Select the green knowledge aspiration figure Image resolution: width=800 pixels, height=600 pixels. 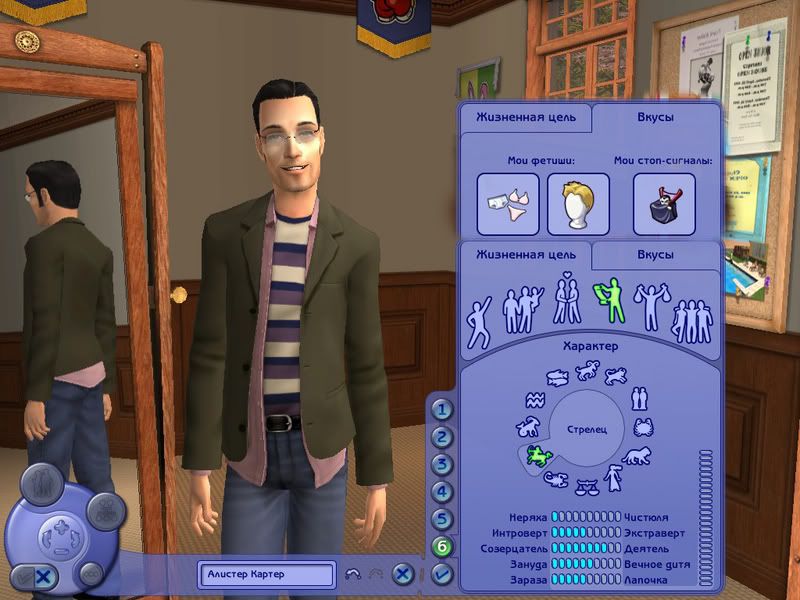[x=608, y=301]
